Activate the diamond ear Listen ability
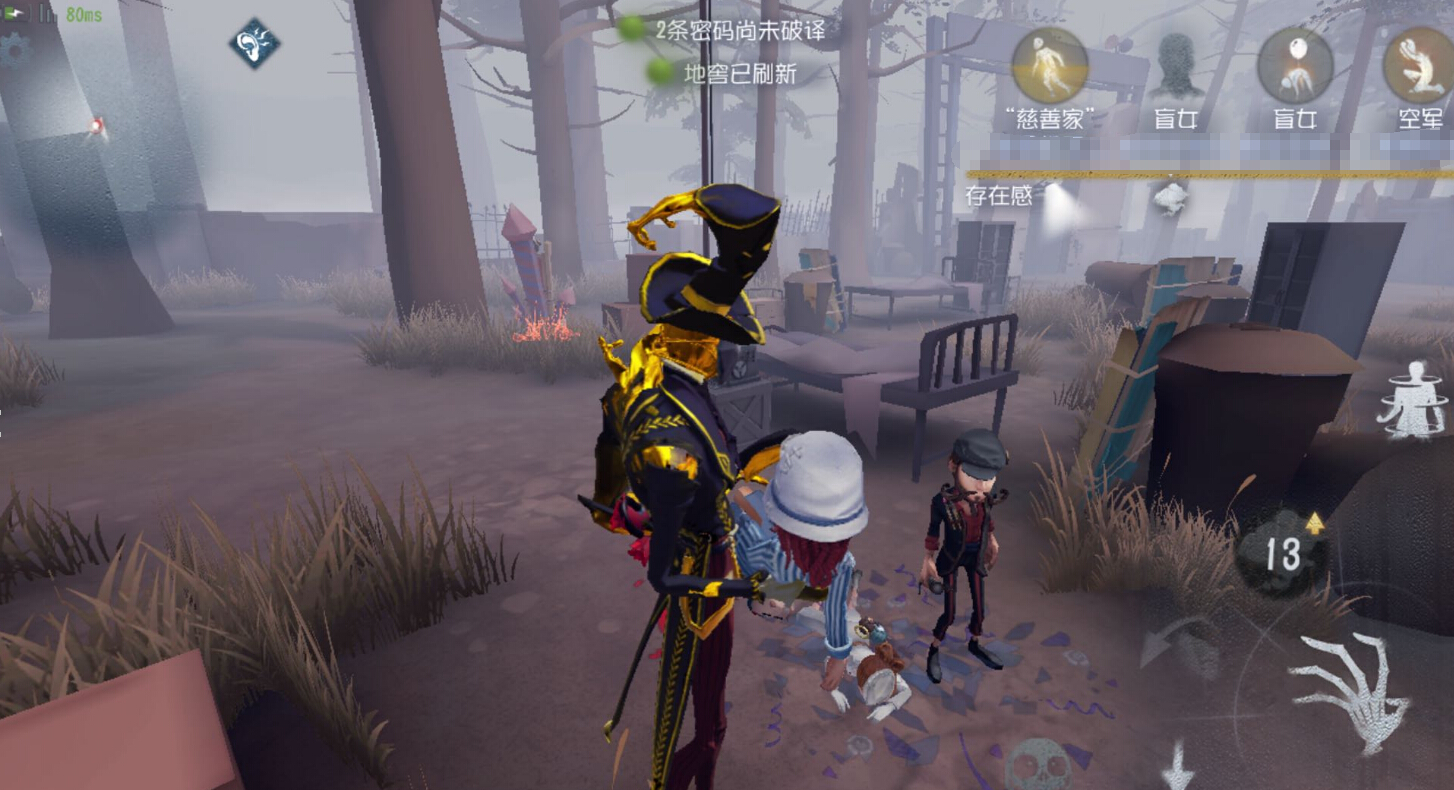The image size is (1454, 790). [x=254, y=44]
